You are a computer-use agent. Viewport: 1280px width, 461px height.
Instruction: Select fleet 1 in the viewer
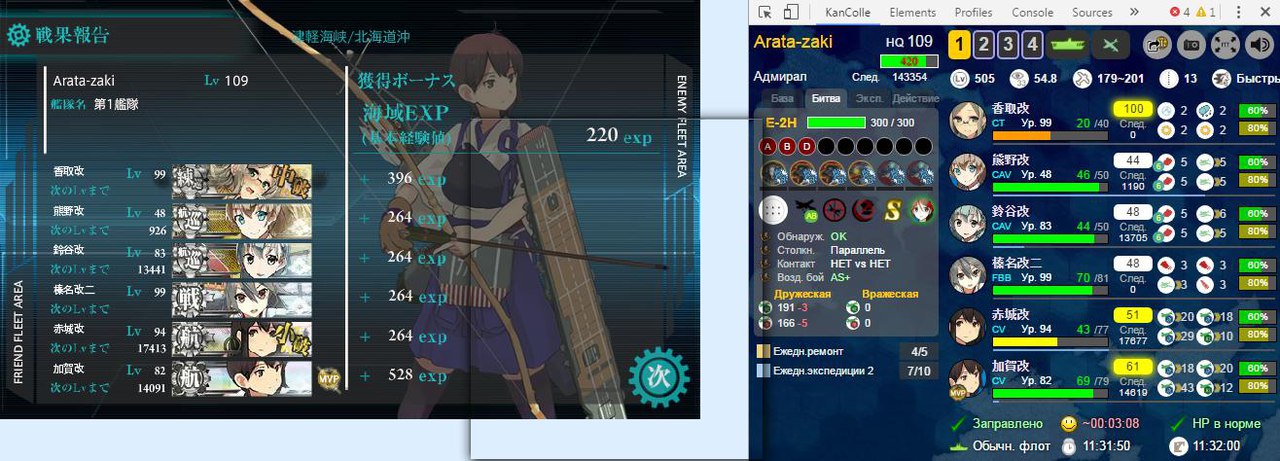pyautogui.click(x=959, y=45)
